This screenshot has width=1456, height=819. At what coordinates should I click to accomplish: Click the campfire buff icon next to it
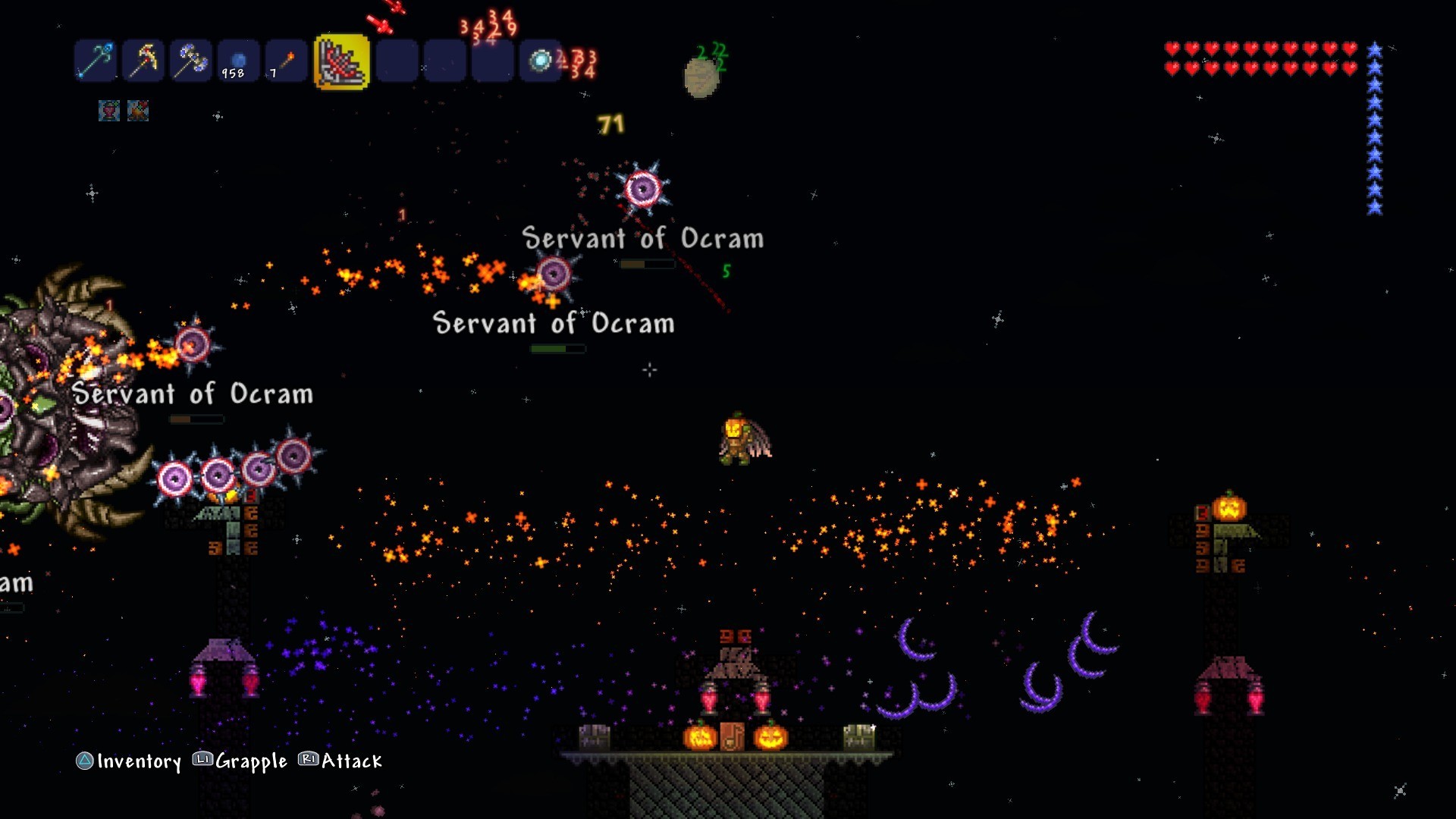(x=137, y=110)
